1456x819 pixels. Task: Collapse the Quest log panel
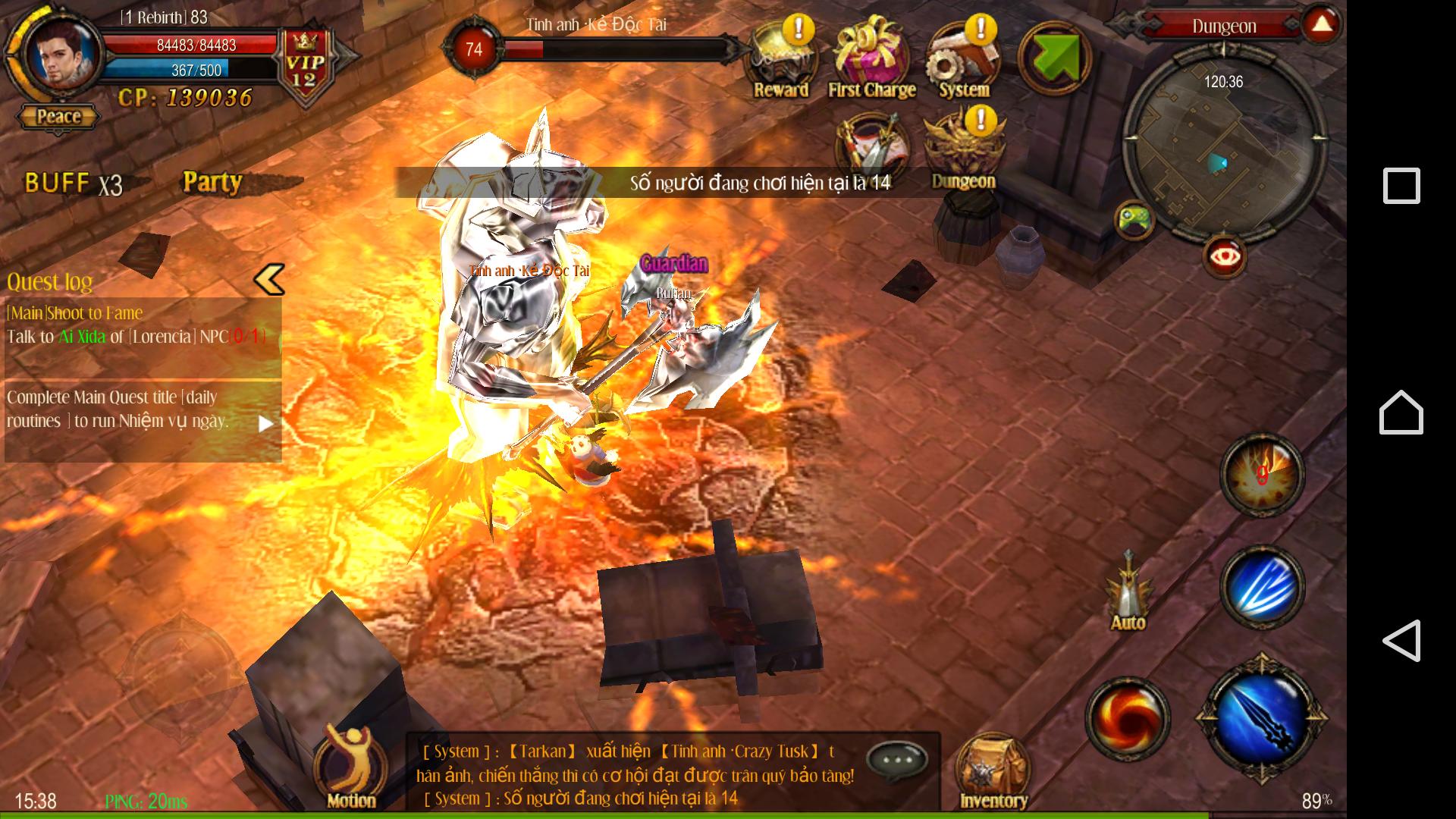click(x=269, y=279)
